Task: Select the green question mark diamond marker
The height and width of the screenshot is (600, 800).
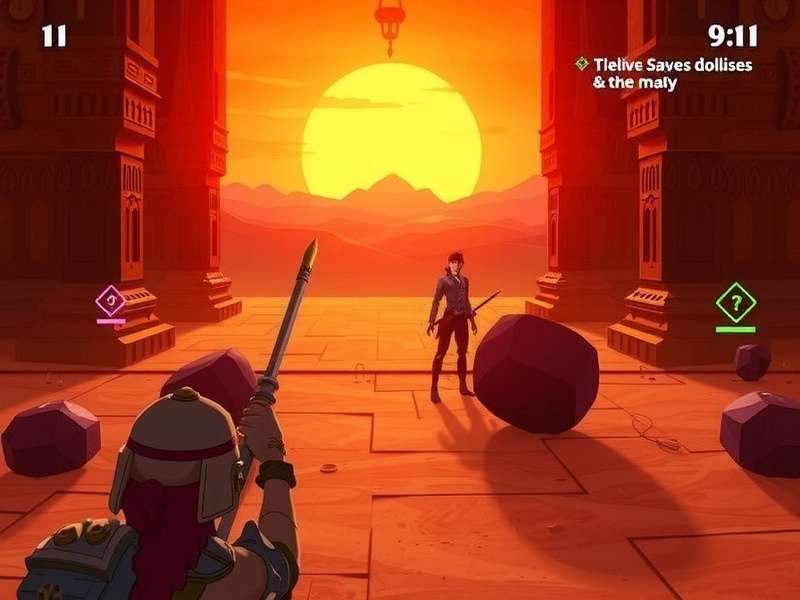Action: pos(736,301)
